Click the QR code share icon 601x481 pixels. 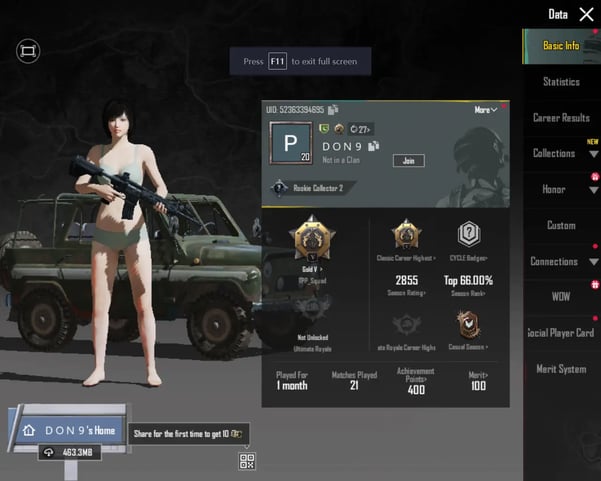[247, 461]
